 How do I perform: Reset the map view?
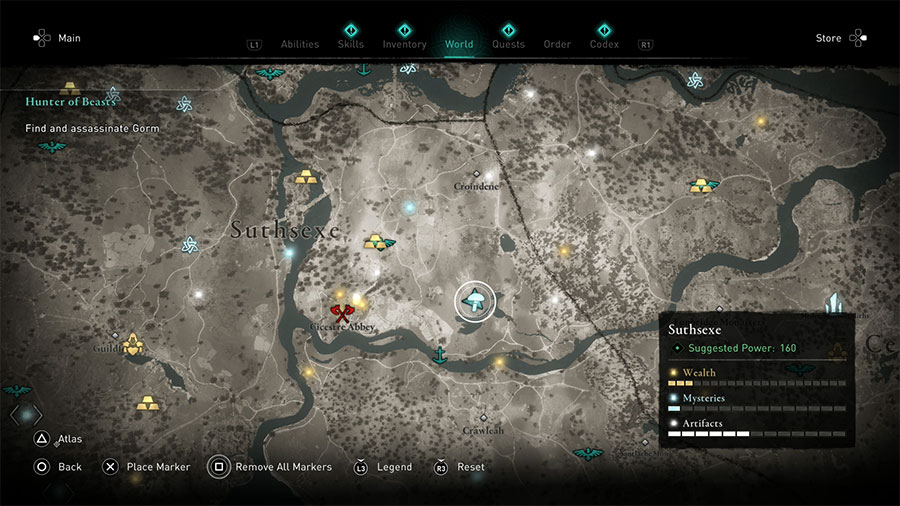(470, 467)
